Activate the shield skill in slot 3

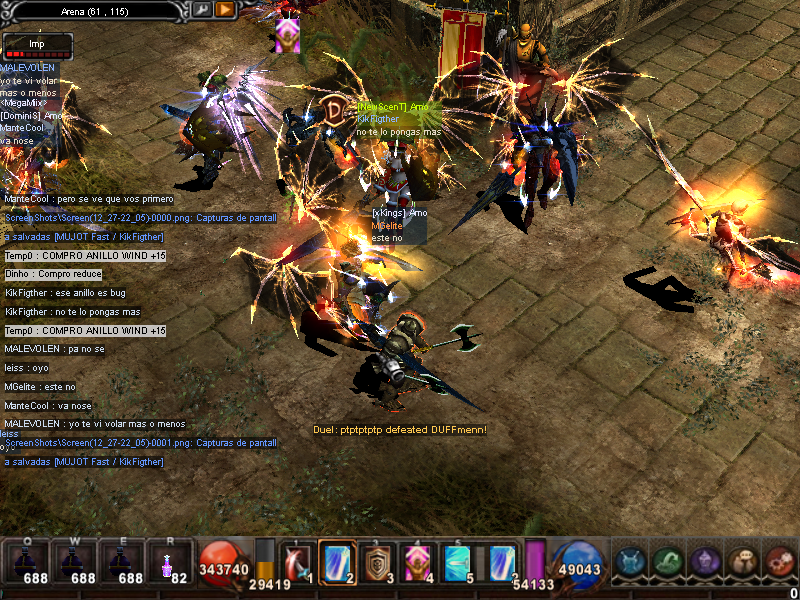tap(377, 562)
